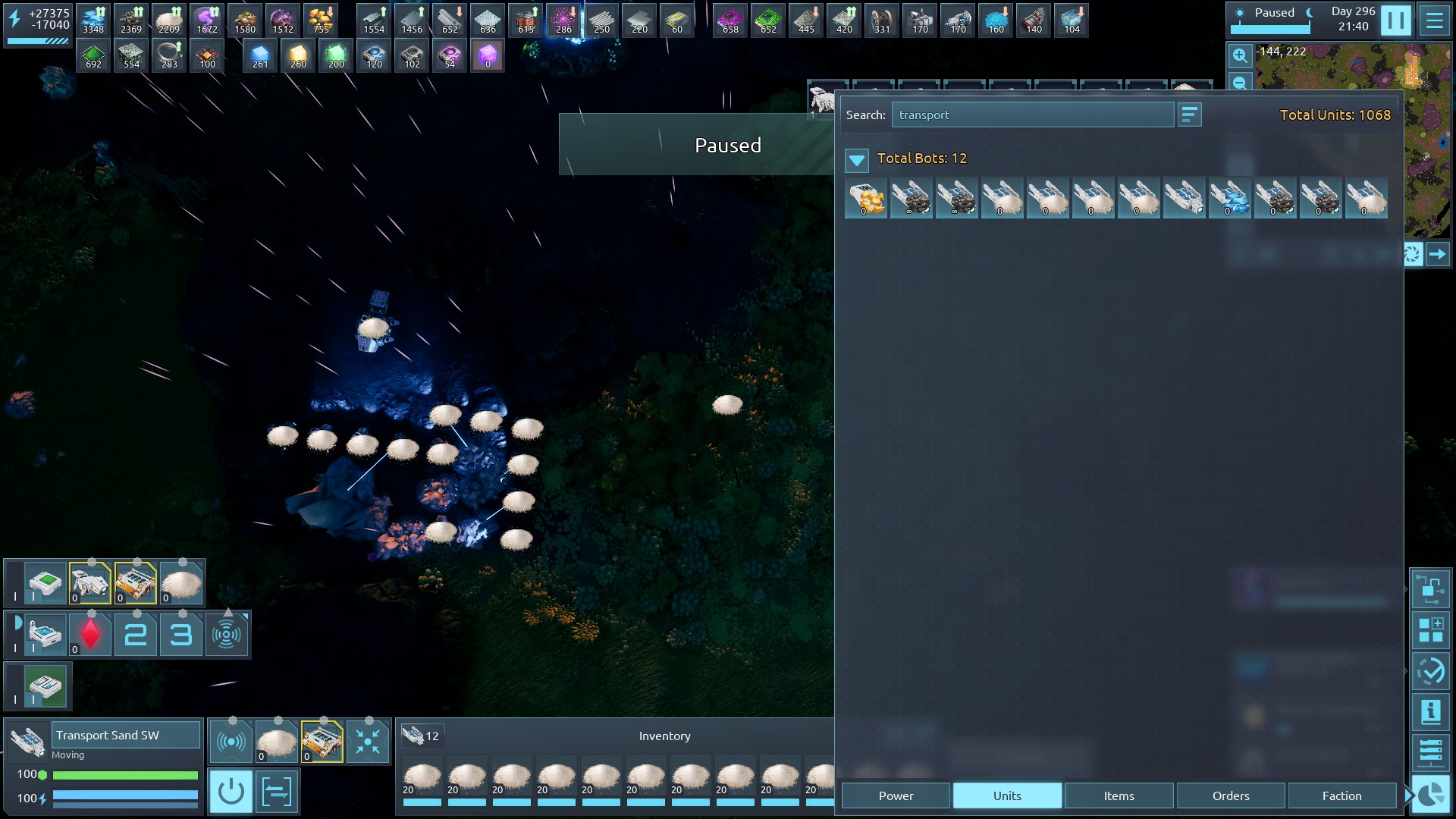Toggle the unit power button
Image resolution: width=1456 pixels, height=819 pixels.
(x=231, y=792)
